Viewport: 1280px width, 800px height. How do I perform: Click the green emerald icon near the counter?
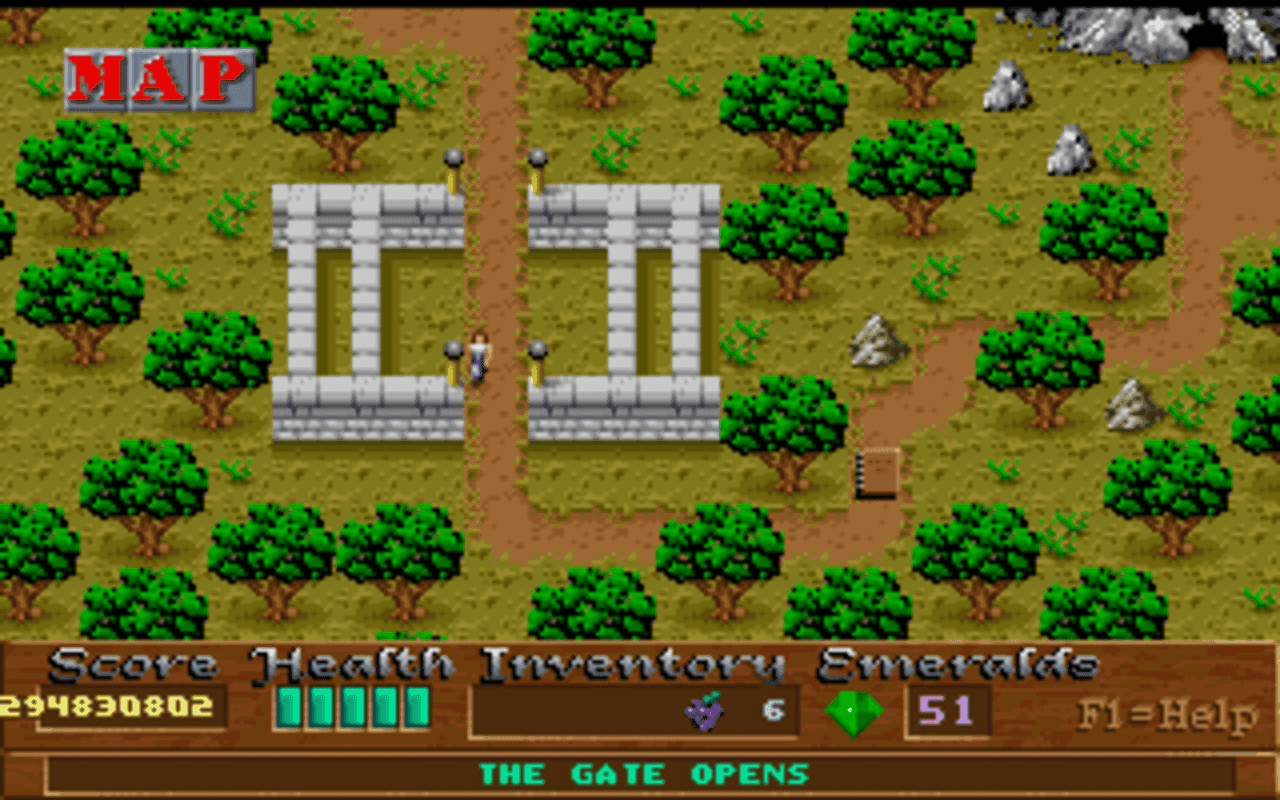click(855, 711)
